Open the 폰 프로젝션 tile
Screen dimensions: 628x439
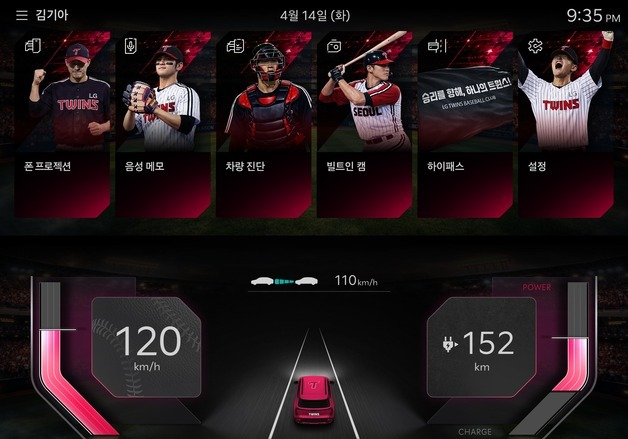coord(64,125)
